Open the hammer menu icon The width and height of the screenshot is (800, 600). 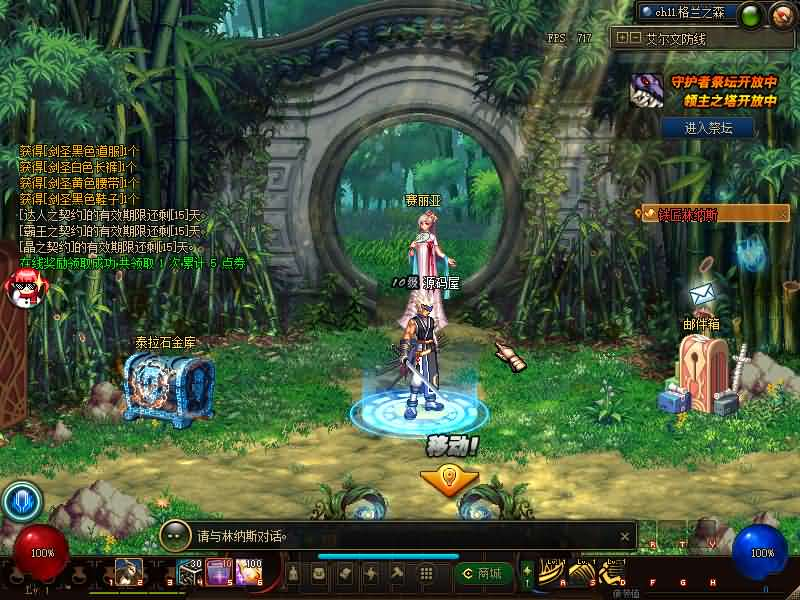coord(396,573)
